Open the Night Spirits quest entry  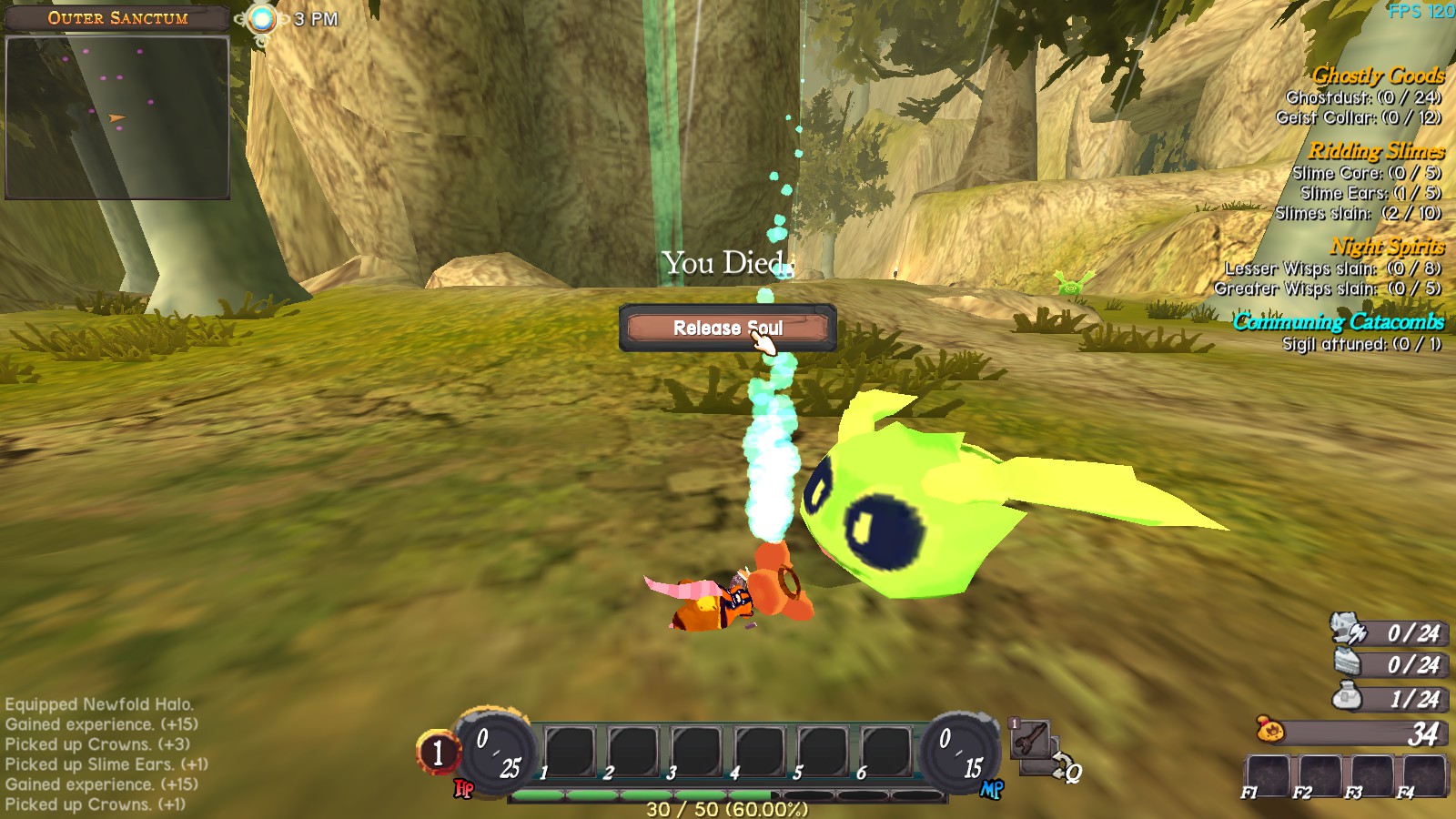click(x=1387, y=247)
